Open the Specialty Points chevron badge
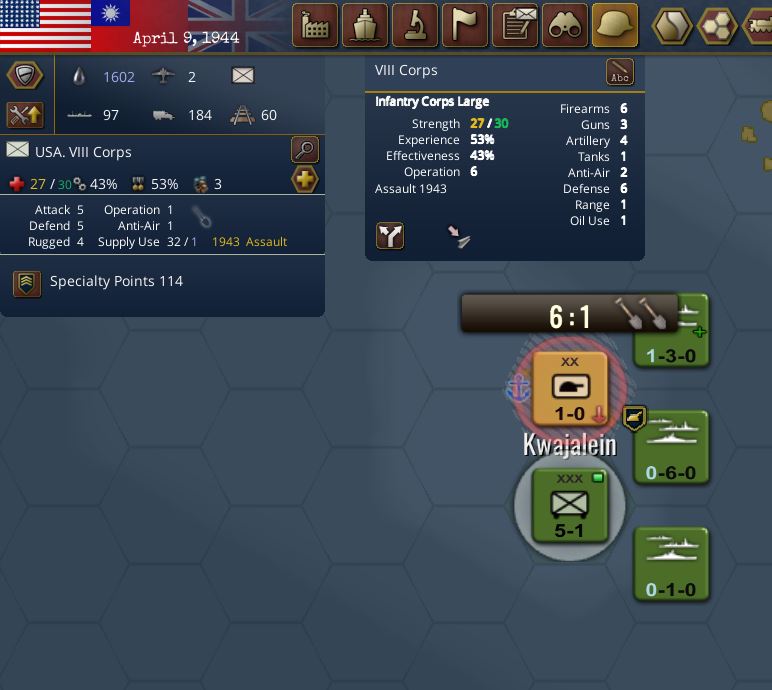The height and width of the screenshot is (690, 772). click(27, 283)
